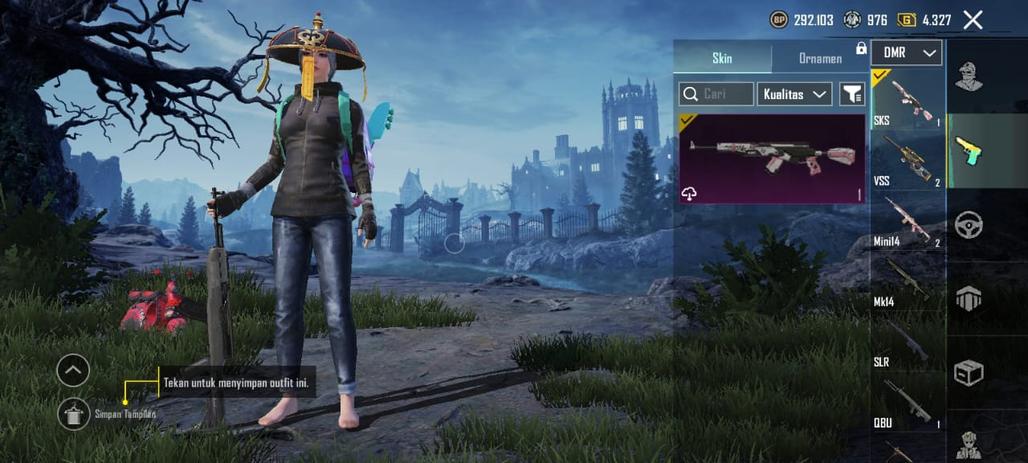The height and width of the screenshot is (463, 1028).
Task: Open the crate box category
Action: 968,373
